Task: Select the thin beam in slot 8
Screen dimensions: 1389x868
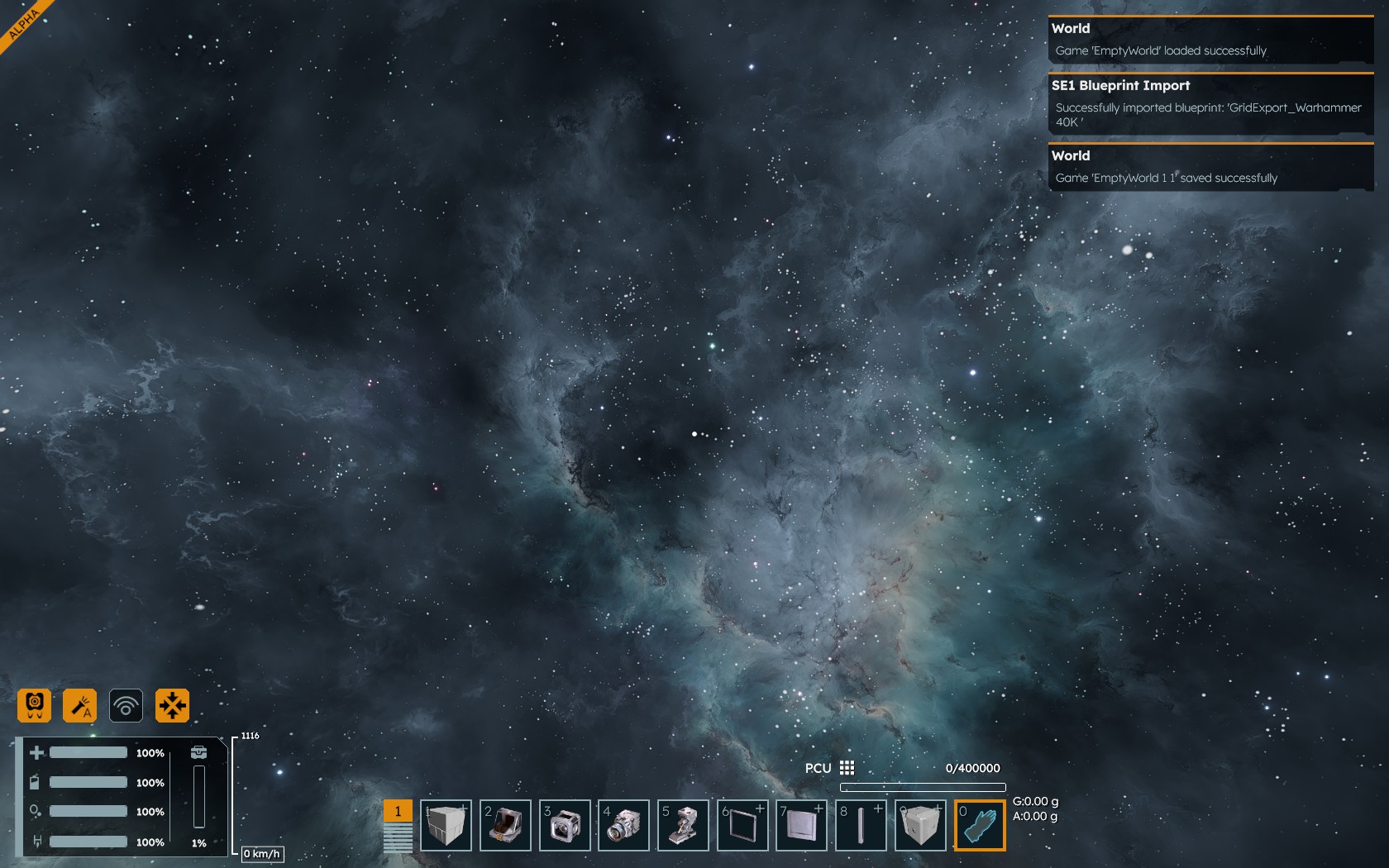Action: tap(862, 825)
